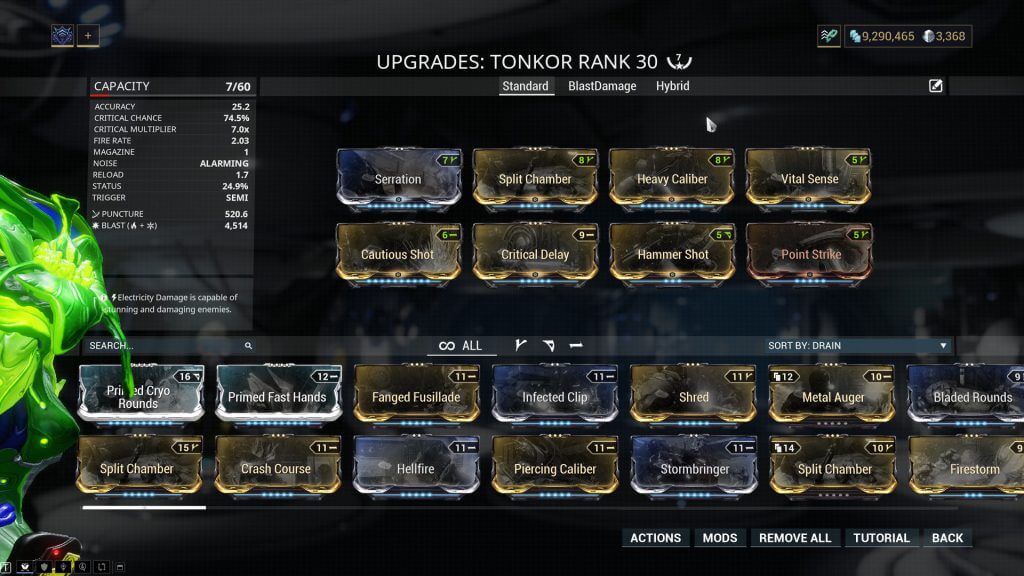This screenshot has width=1024, height=576.
Task: Click the Mods button
Action: (x=720, y=538)
